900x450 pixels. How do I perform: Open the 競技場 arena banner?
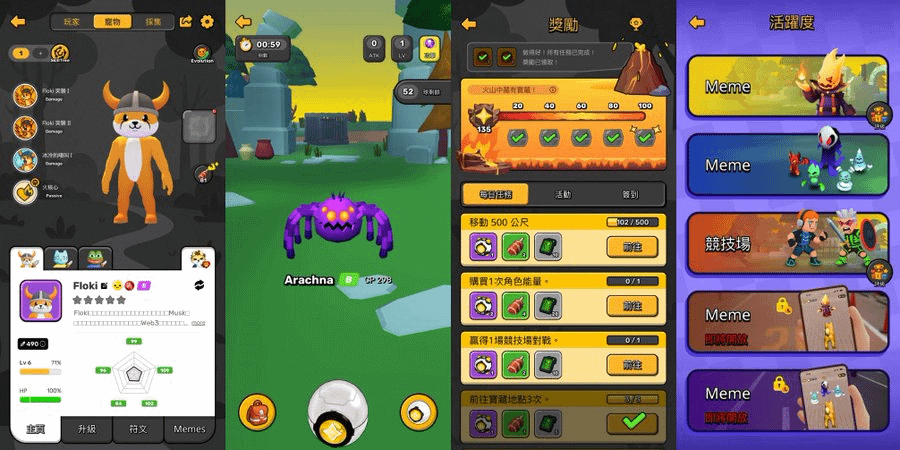tap(787, 244)
